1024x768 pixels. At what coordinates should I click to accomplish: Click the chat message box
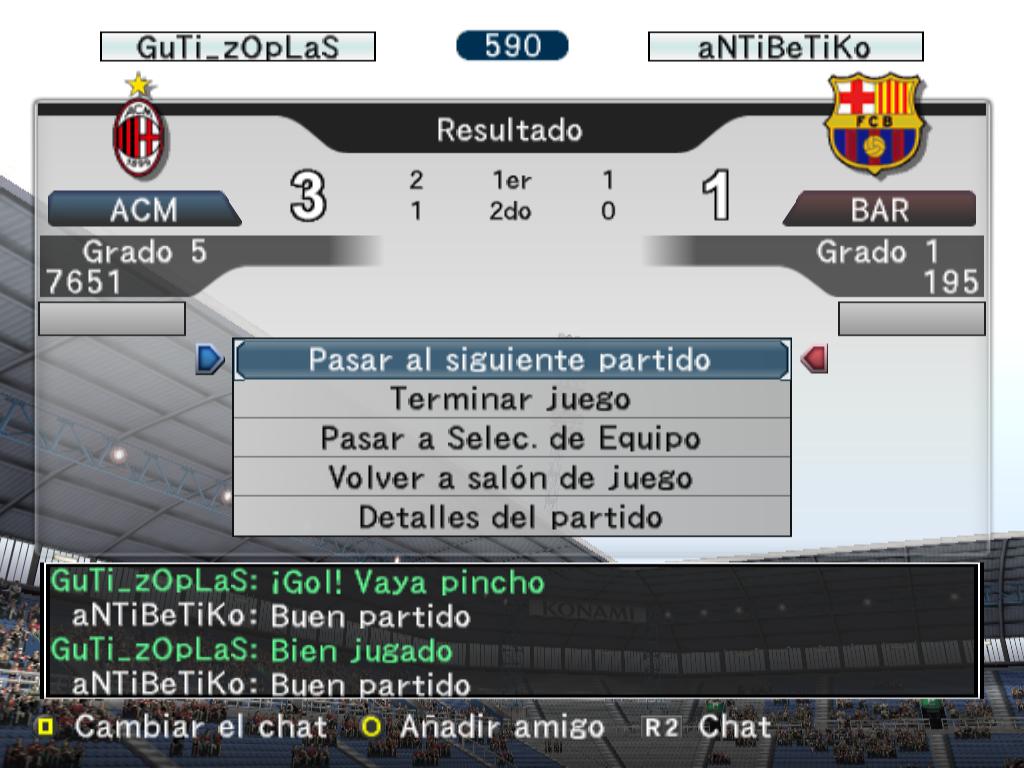[511, 630]
